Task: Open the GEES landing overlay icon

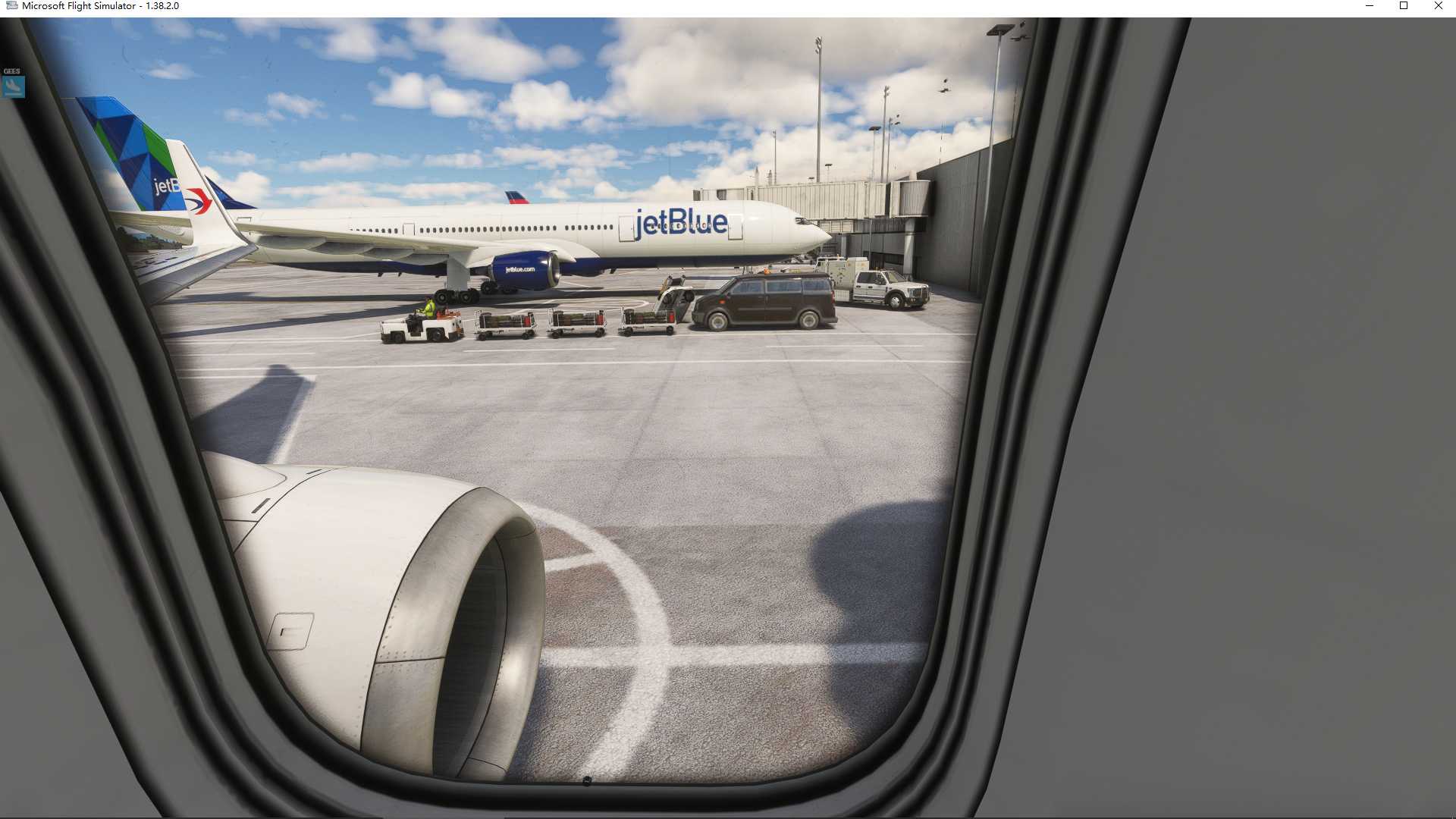Action: pyautogui.click(x=13, y=86)
